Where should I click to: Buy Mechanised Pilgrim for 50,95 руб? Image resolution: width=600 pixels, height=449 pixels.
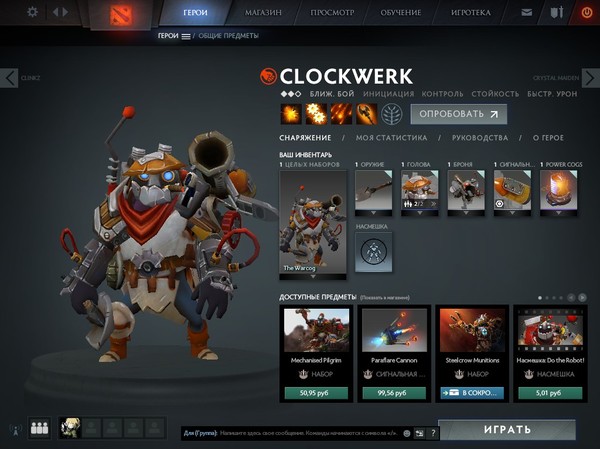(316, 393)
